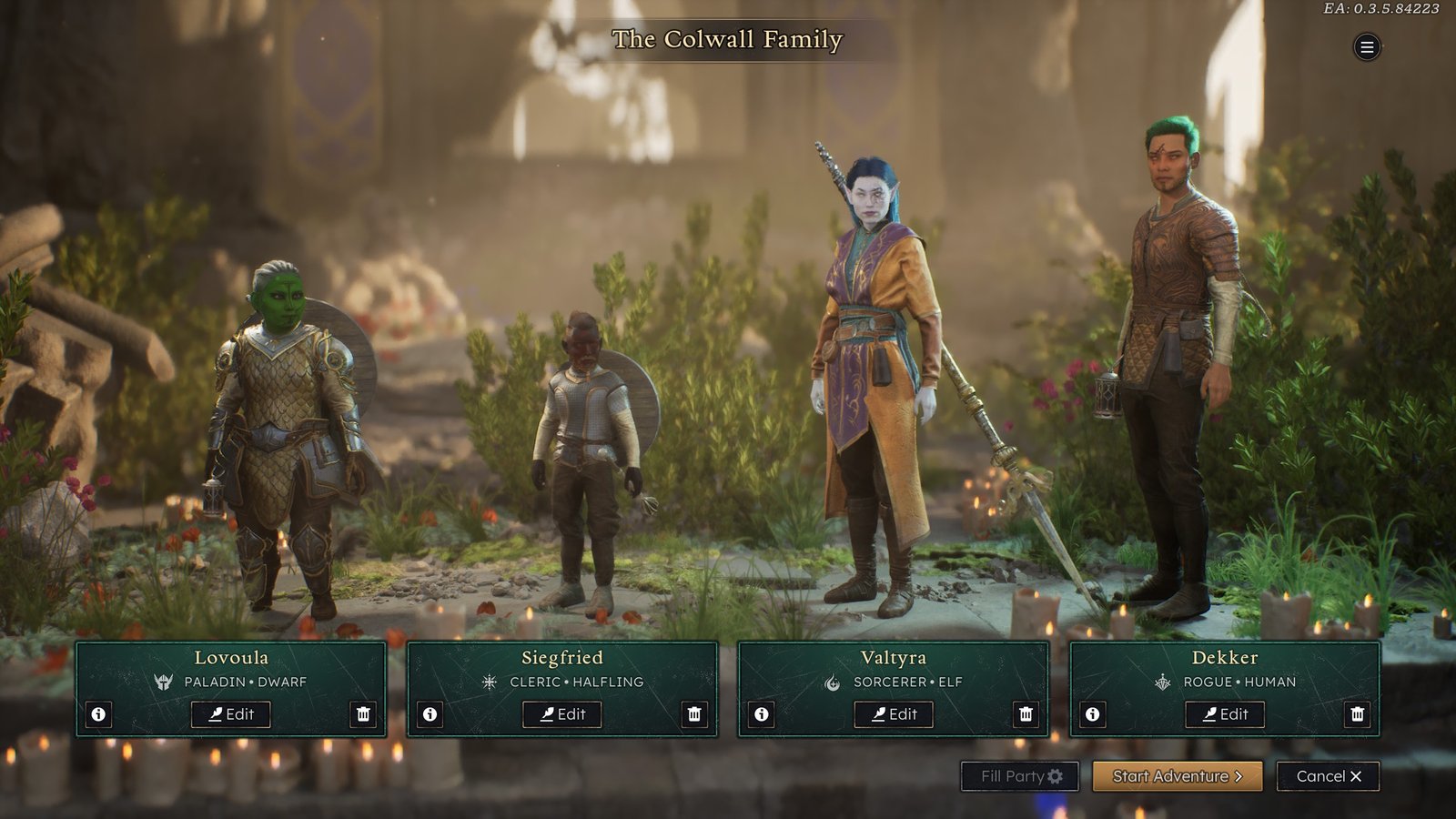Click the Fill Party button
Viewport: 1456px width, 819px height.
tap(1020, 776)
